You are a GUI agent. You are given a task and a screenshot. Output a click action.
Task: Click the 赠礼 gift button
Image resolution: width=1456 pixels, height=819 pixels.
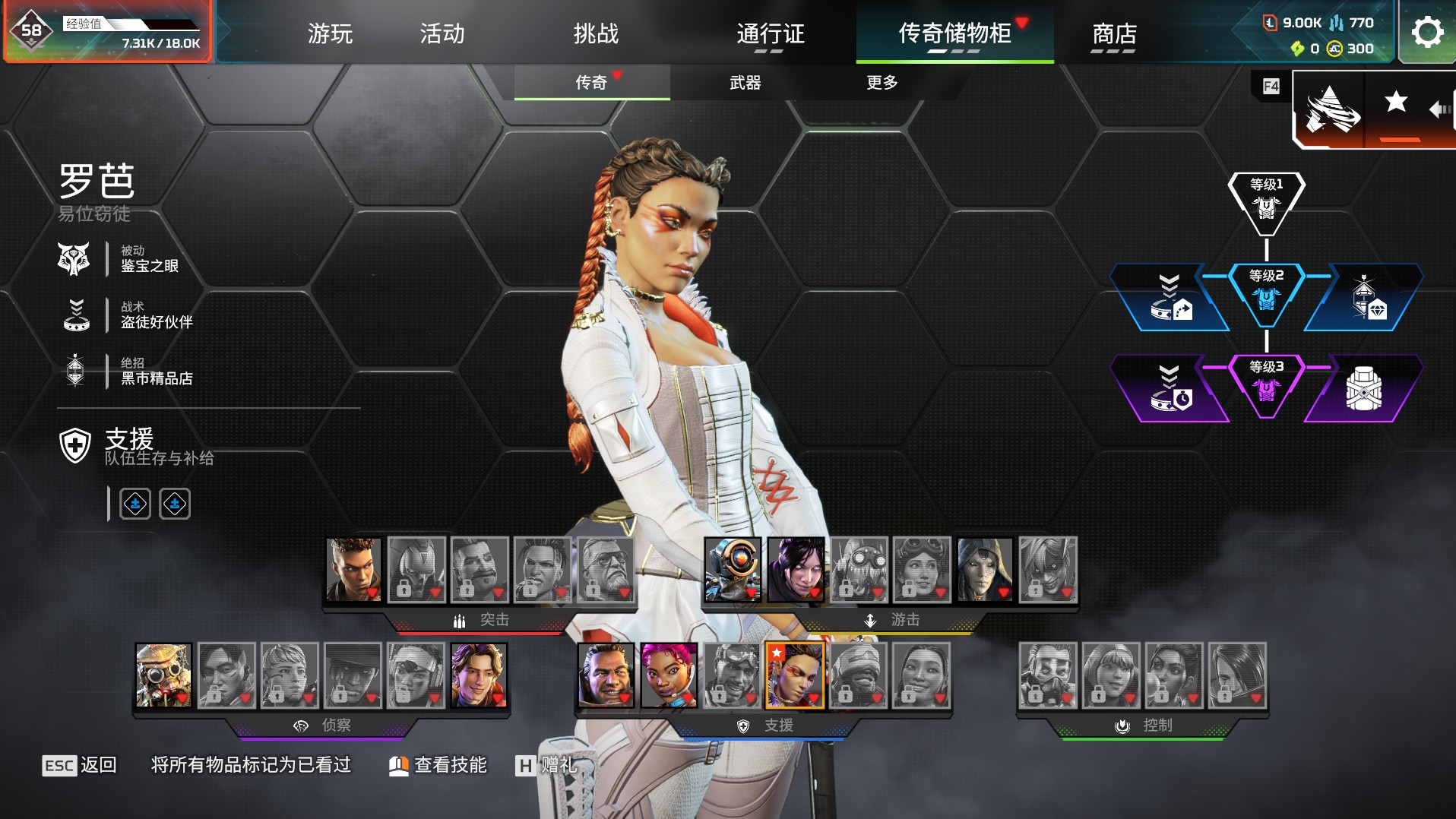coord(546,765)
